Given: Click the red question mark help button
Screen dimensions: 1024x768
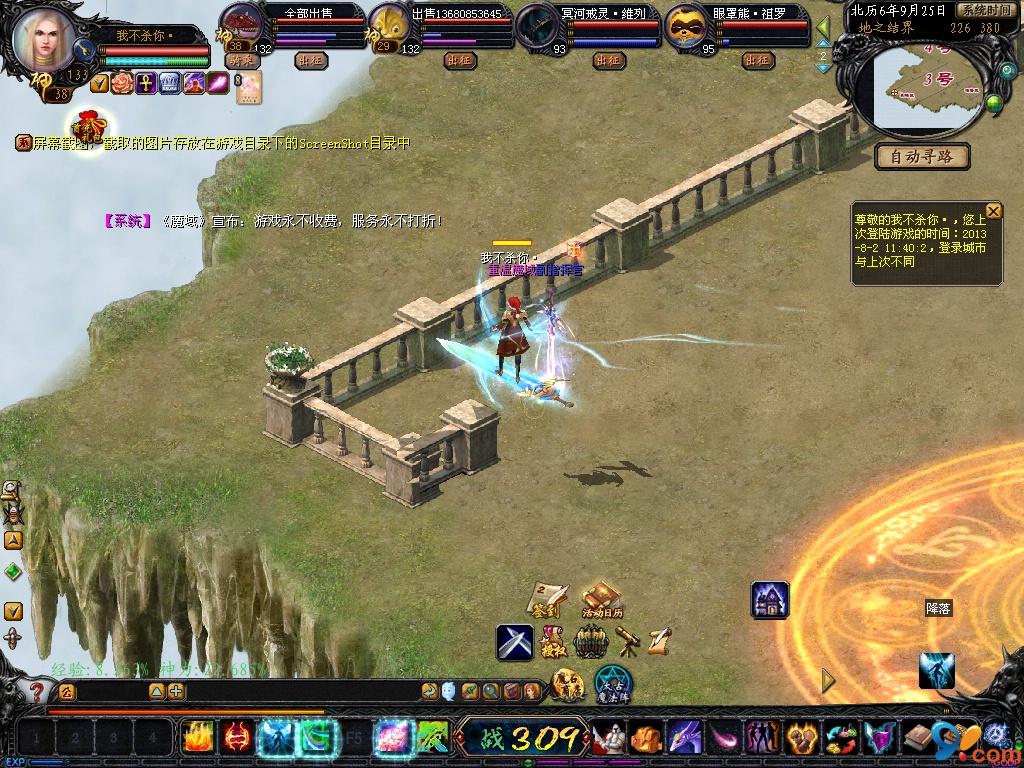Looking at the screenshot, I should [x=37, y=690].
